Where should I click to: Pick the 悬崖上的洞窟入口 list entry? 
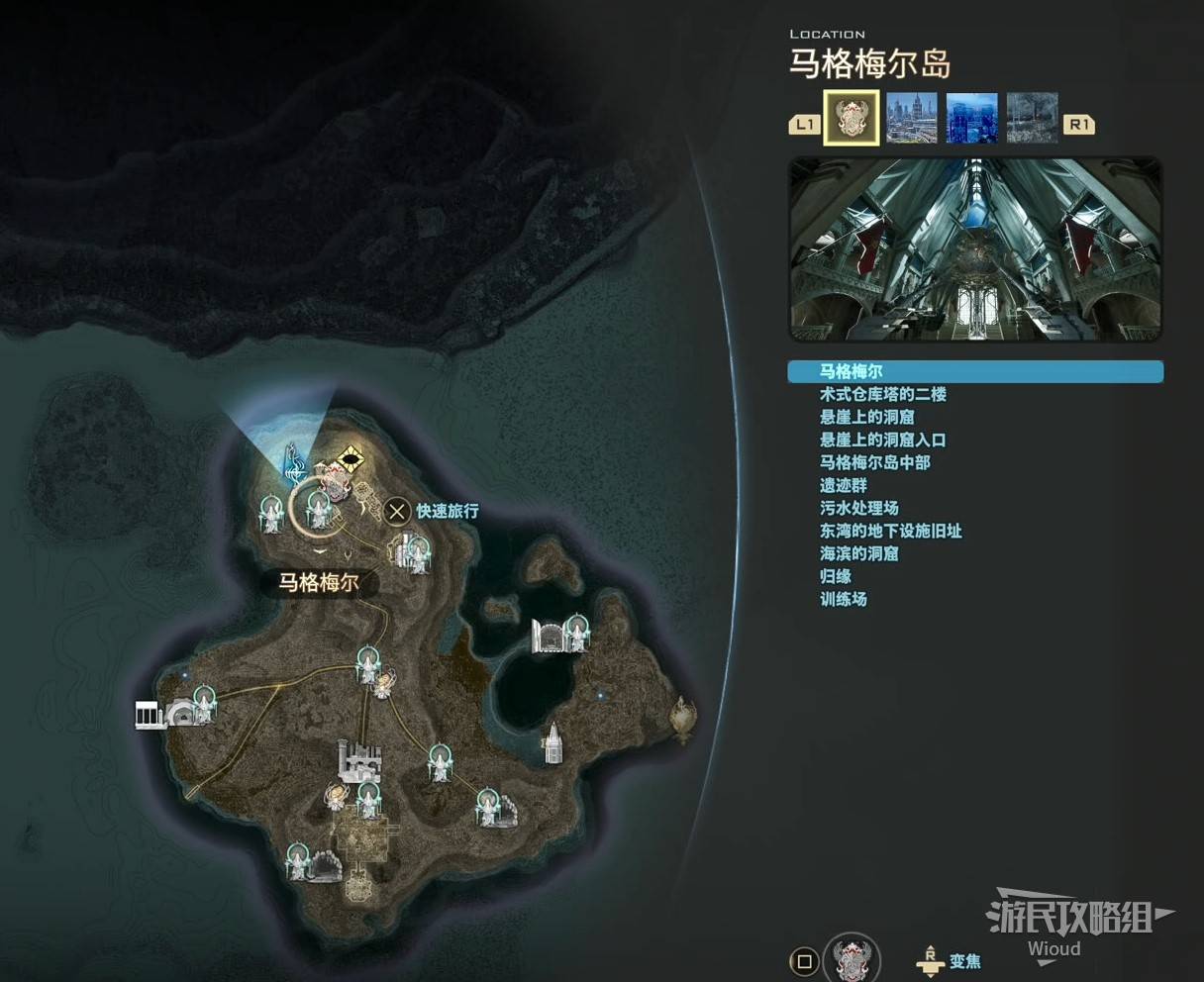click(882, 441)
